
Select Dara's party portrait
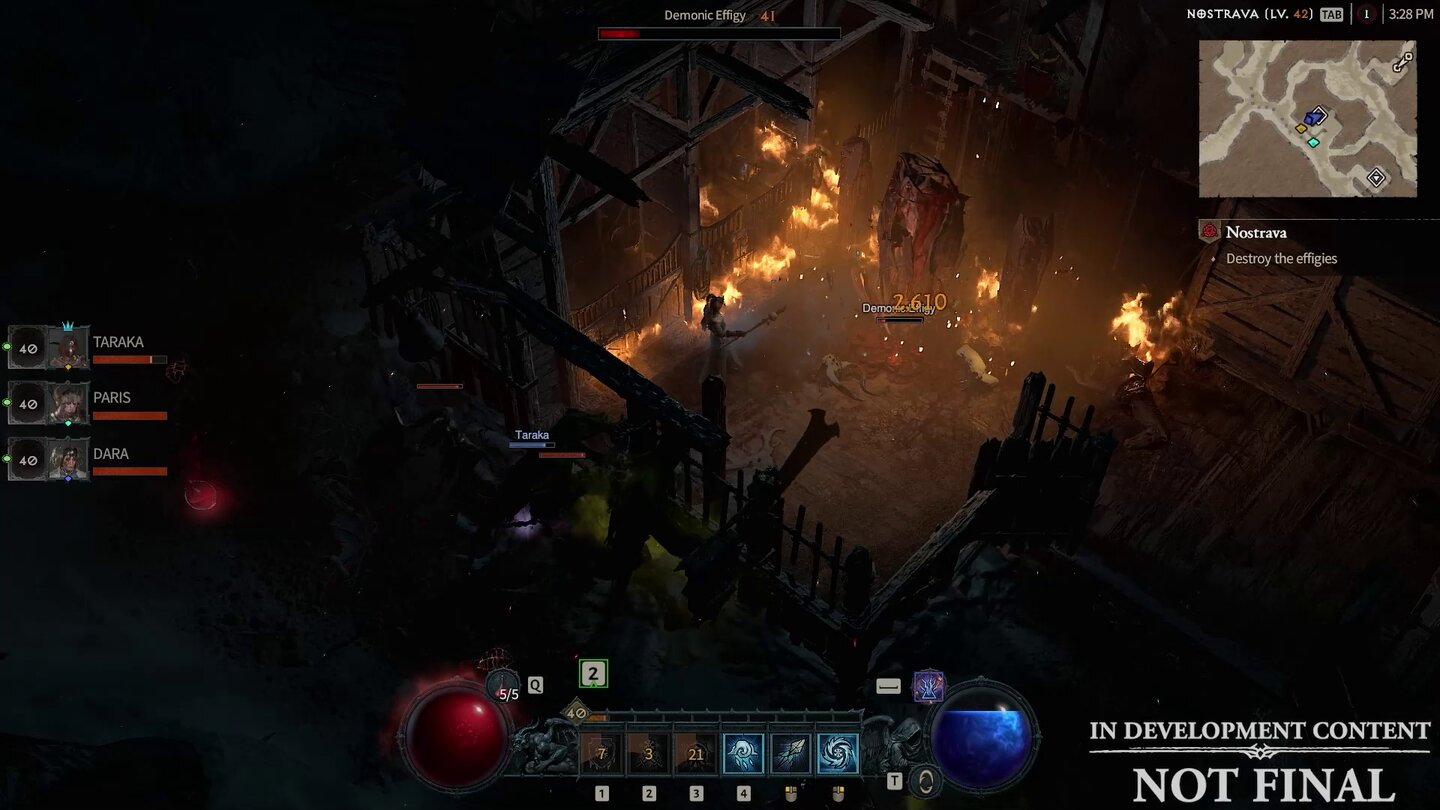(x=69, y=460)
